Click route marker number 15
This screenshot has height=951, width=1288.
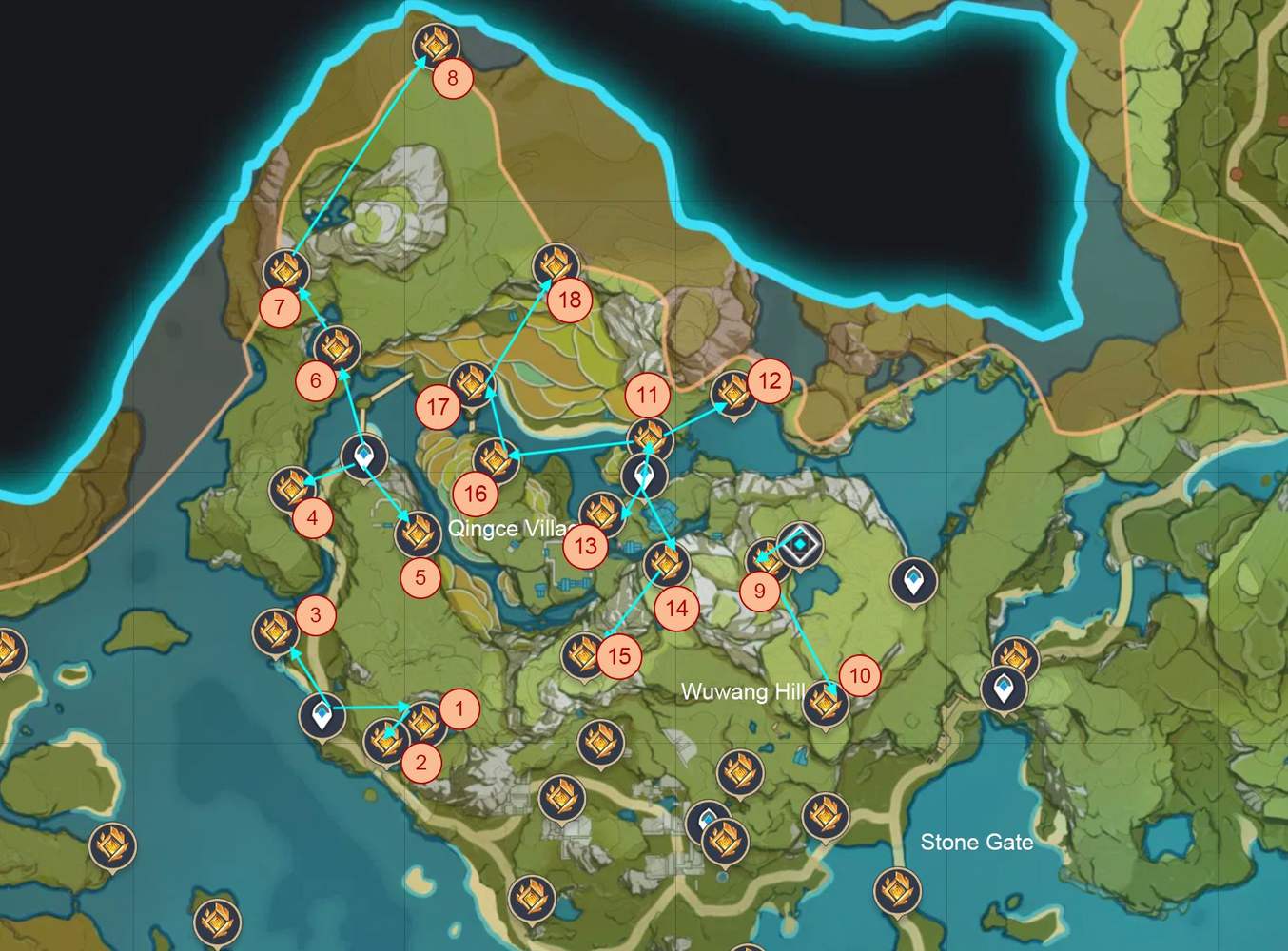[619, 654]
